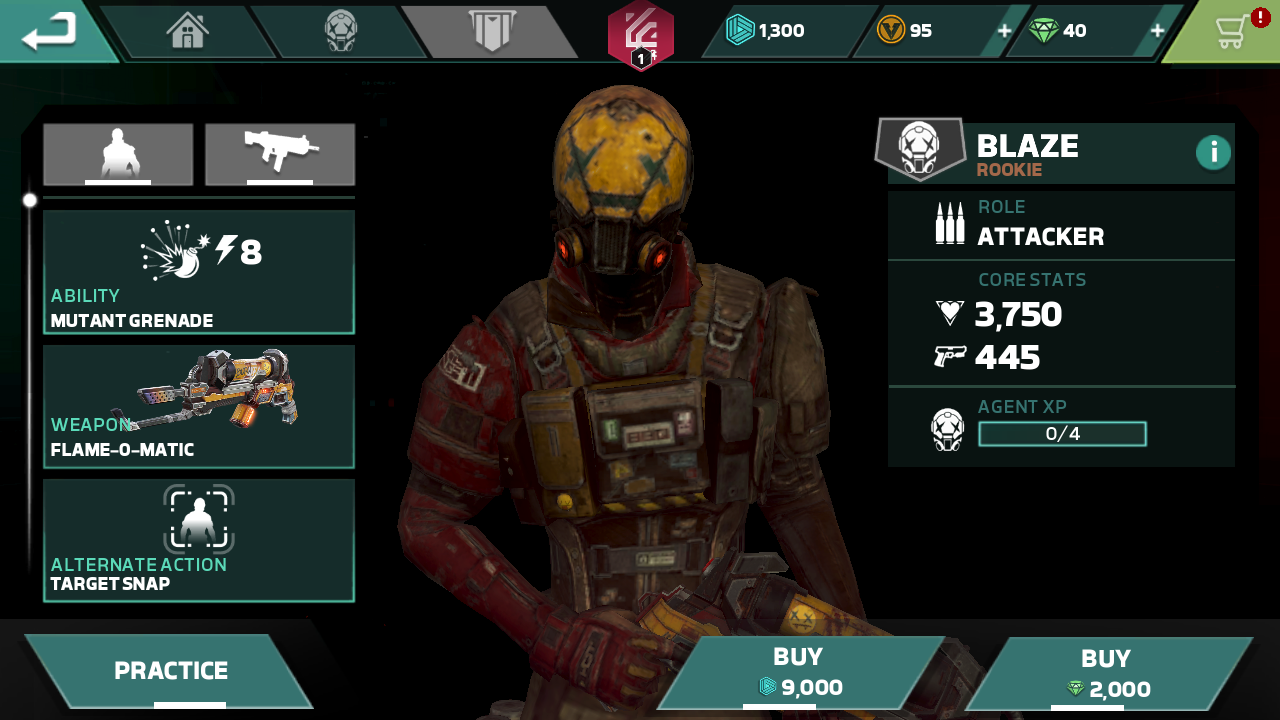
Task: Show Blaze info with the i button
Action: tap(1213, 152)
